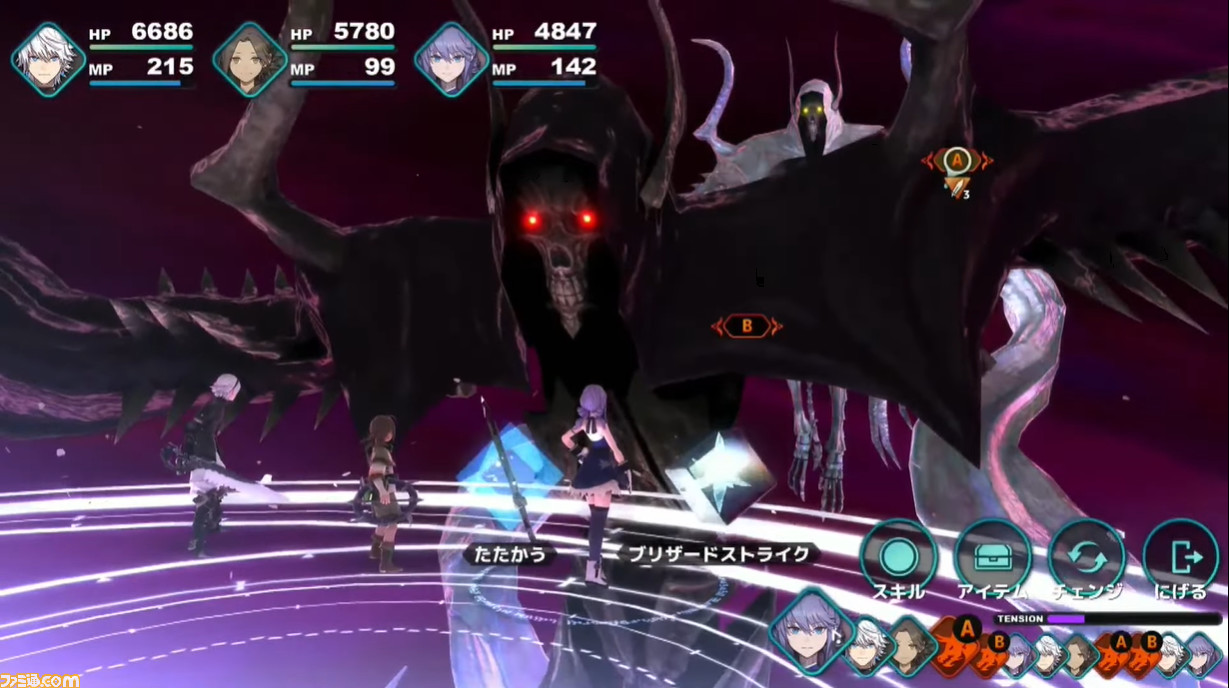Select the たたかう attack command
This screenshot has height=688, width=1229.
(510, 553)
